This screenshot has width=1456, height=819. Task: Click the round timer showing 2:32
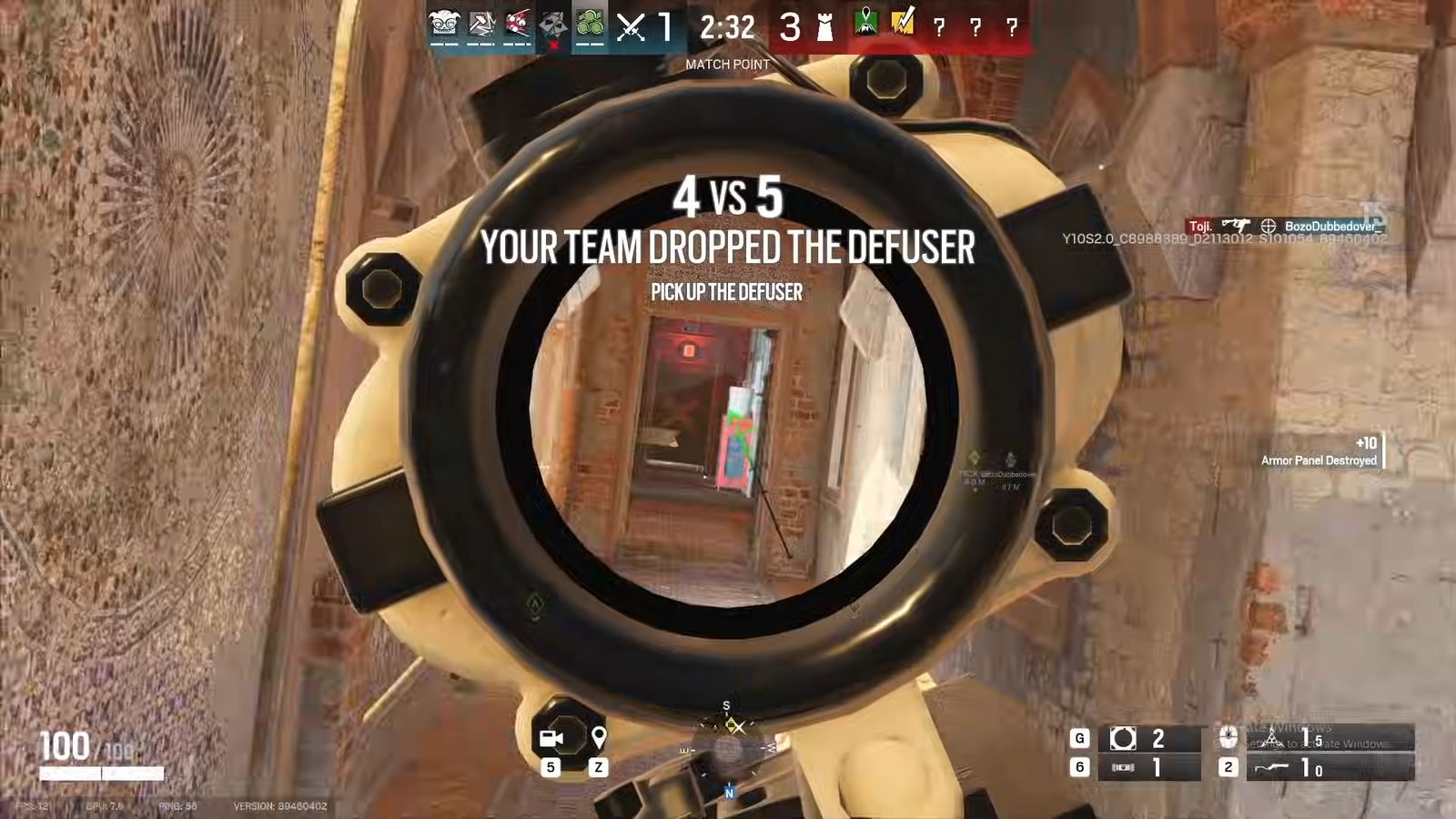[x=727, y=29]
